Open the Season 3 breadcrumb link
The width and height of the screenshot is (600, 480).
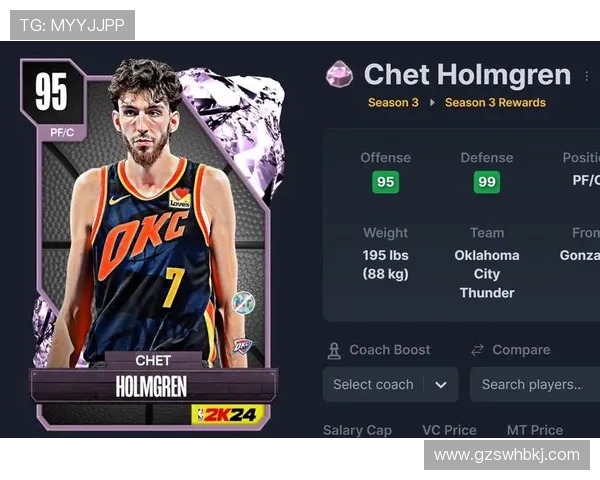pyautogui.click(x=393, y=102)
